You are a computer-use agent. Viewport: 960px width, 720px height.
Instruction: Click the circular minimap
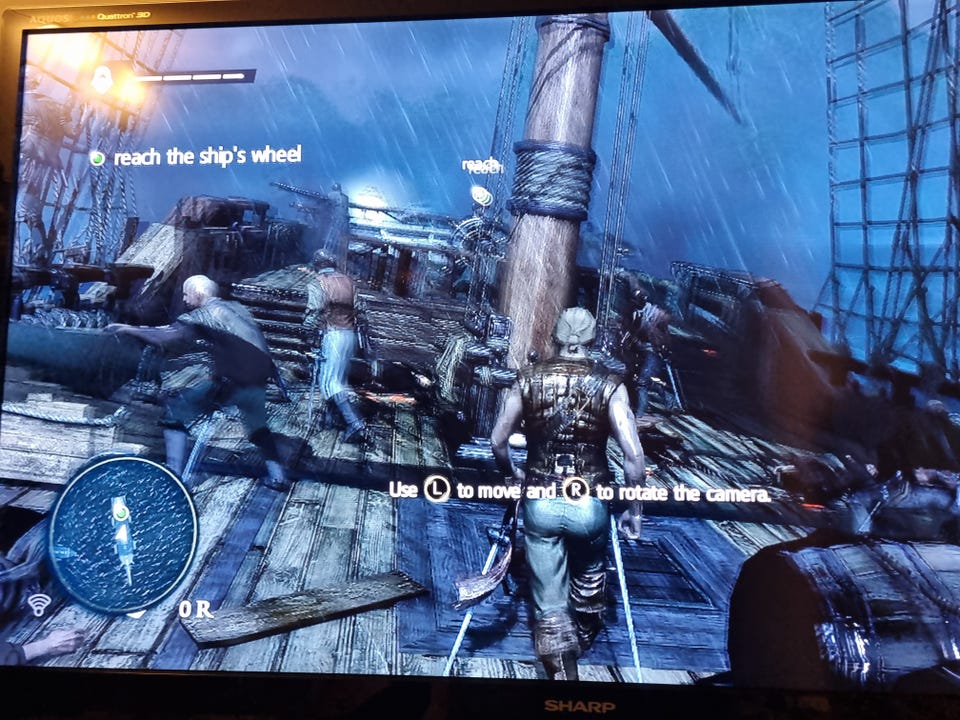122,535
